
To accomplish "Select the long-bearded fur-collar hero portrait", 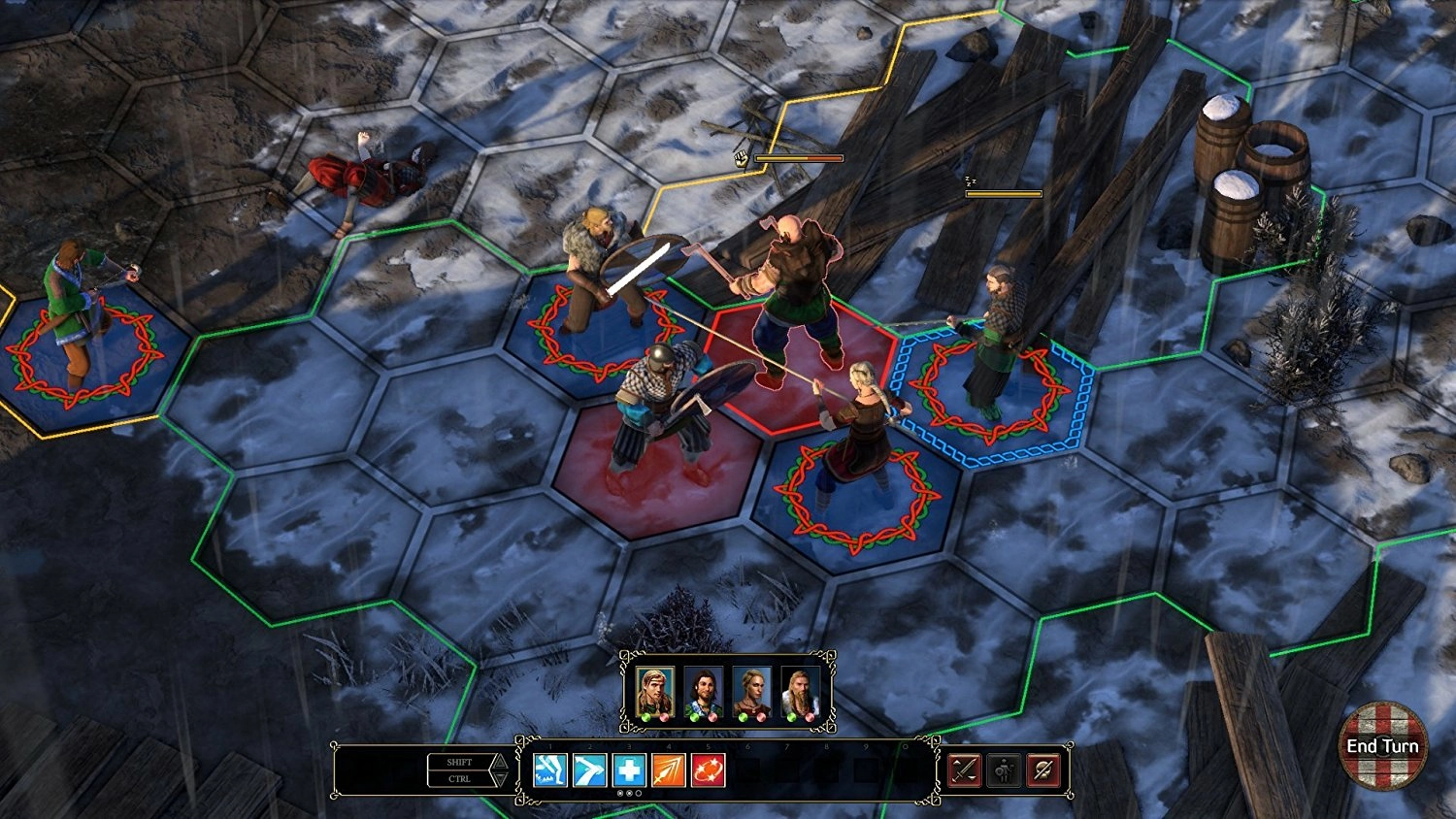I will [x=800, y=692].
